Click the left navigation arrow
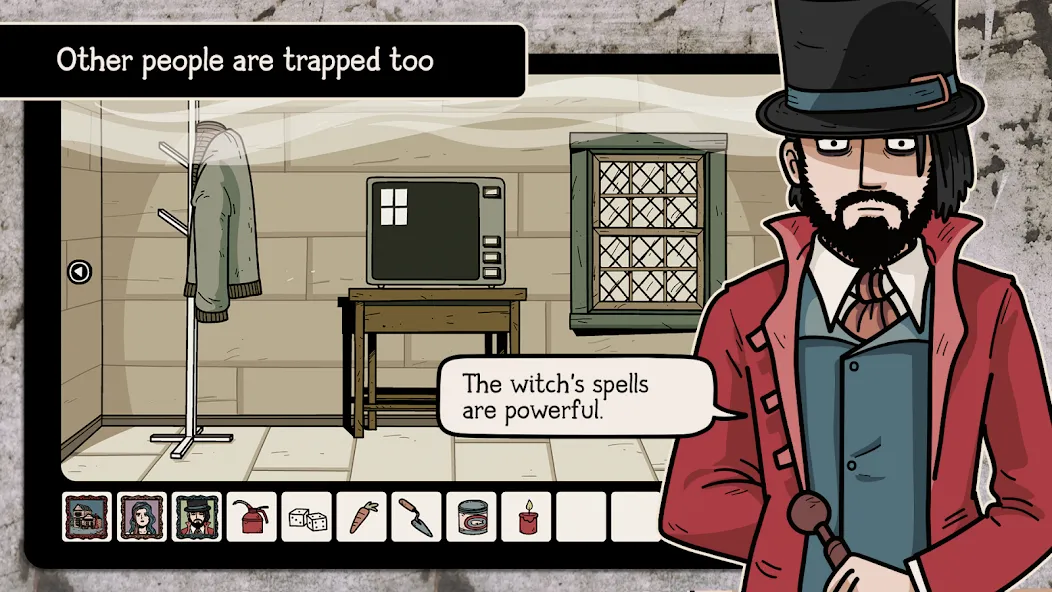This screenshot has width=1052, height=592. (x=79, y=271)
